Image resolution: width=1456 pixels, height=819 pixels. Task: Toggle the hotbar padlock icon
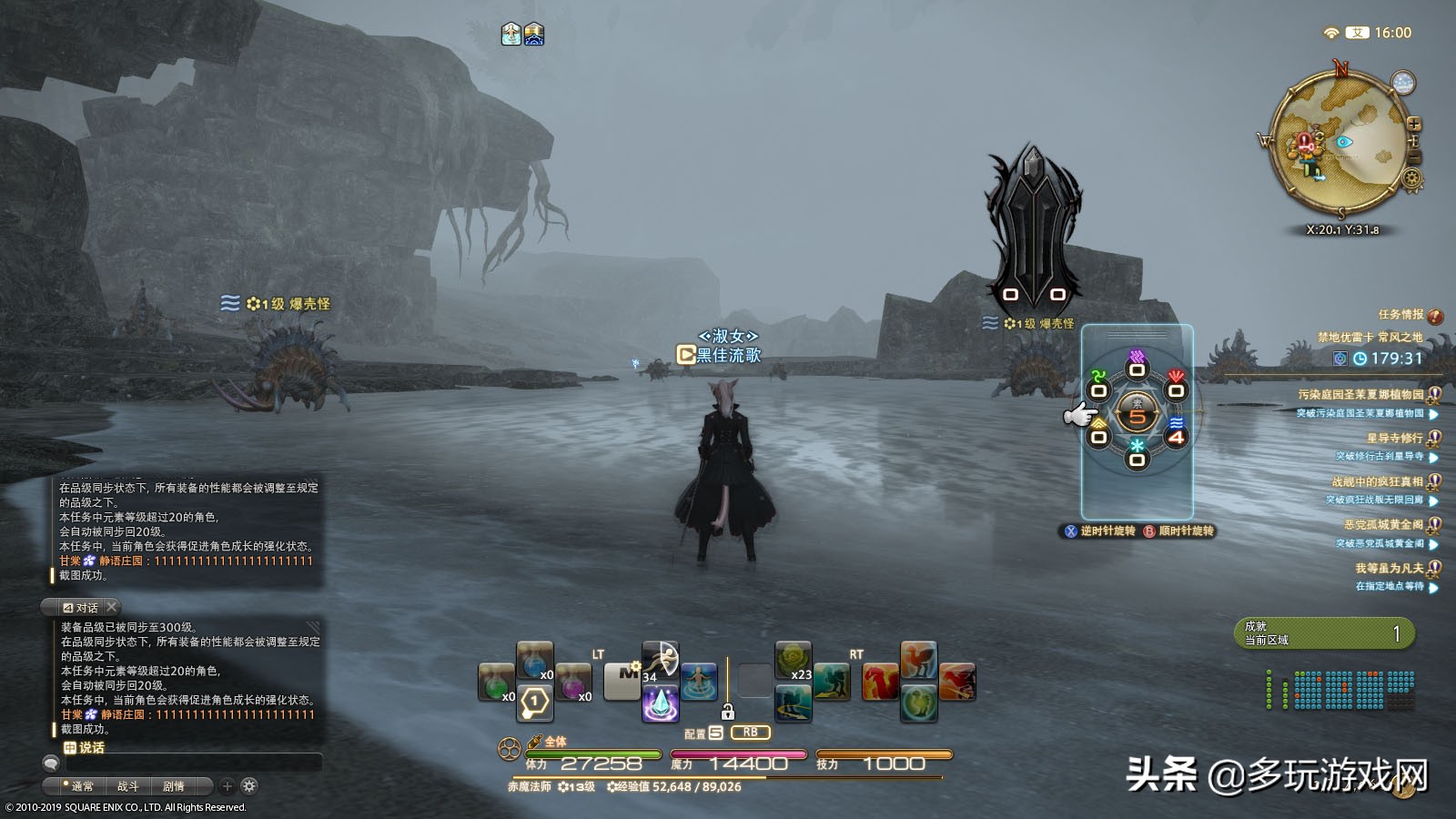coord(727,711)
